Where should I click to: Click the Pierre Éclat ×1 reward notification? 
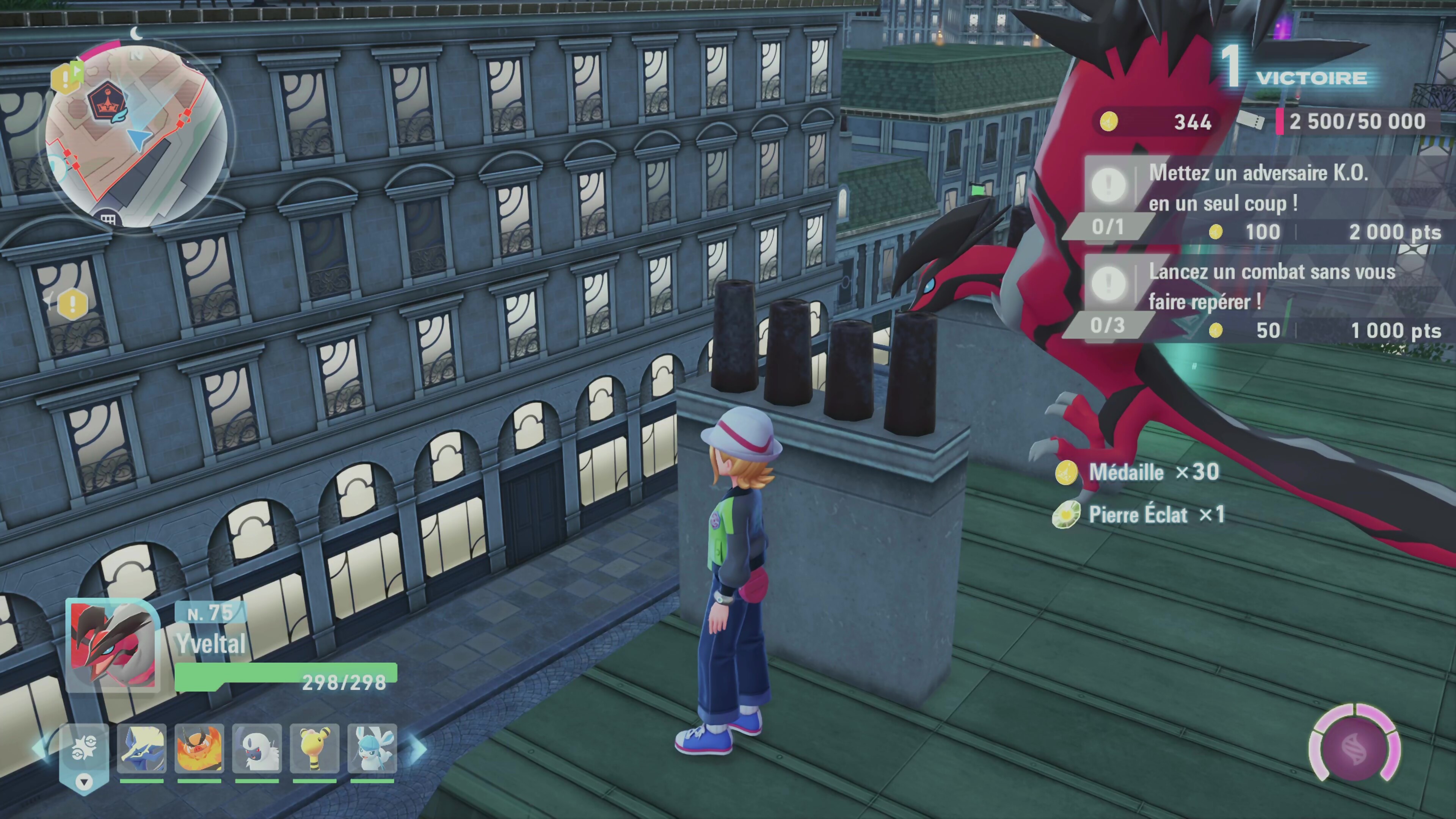tap(1138, 515)
